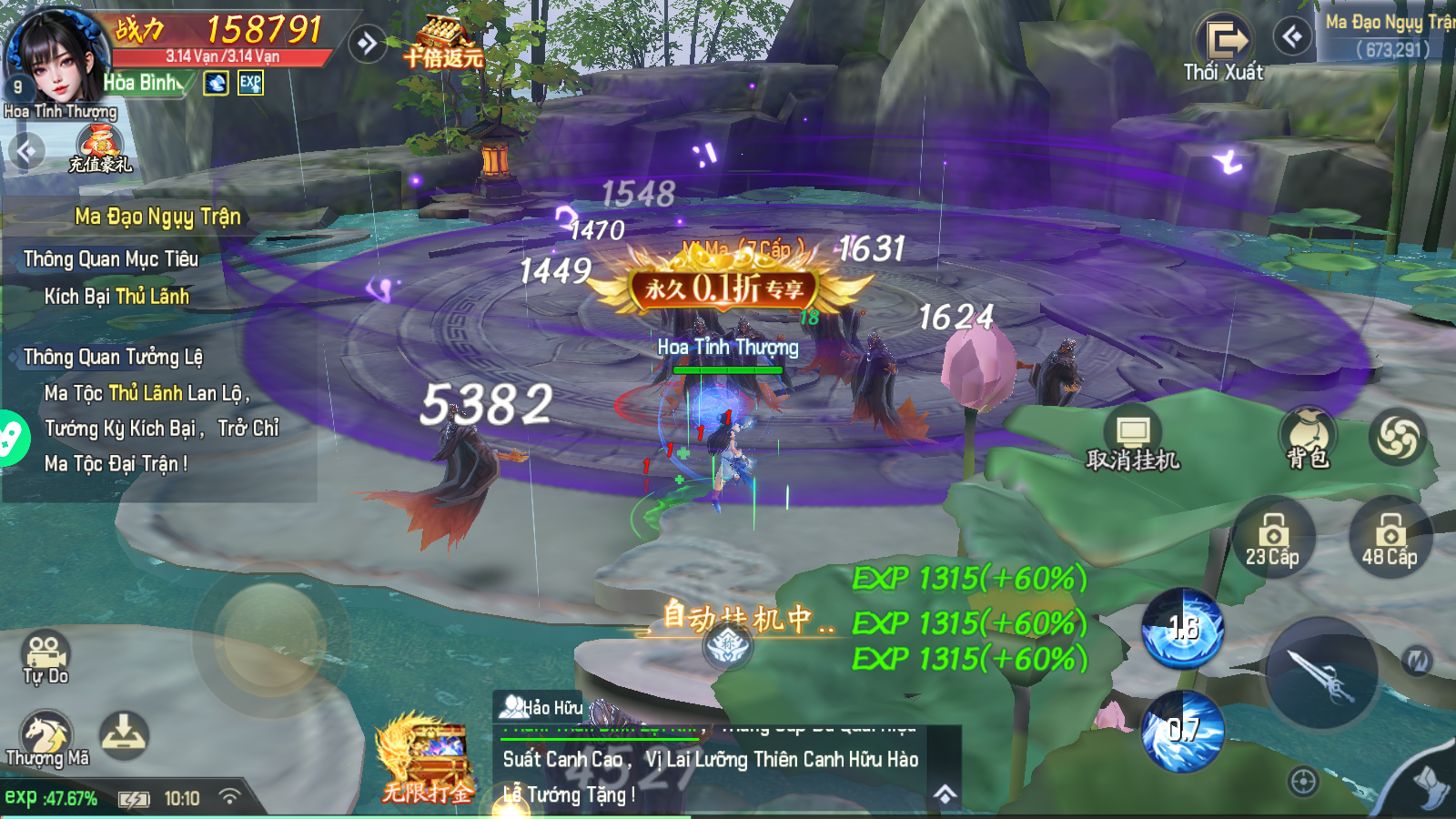Open the 背包 backpack

[x=1308, y=438]
